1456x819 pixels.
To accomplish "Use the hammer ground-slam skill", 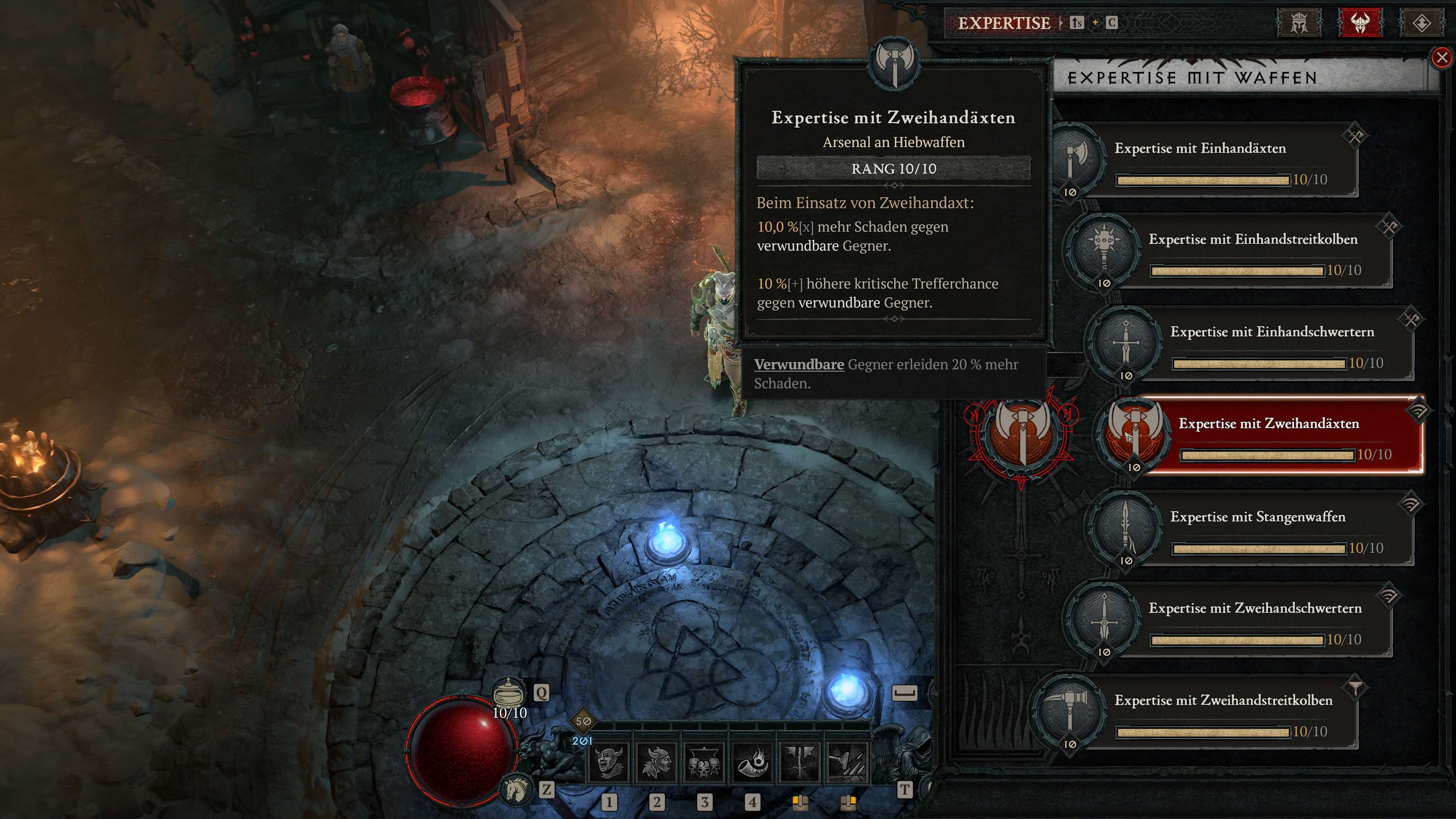I will [x=847, y=763].
